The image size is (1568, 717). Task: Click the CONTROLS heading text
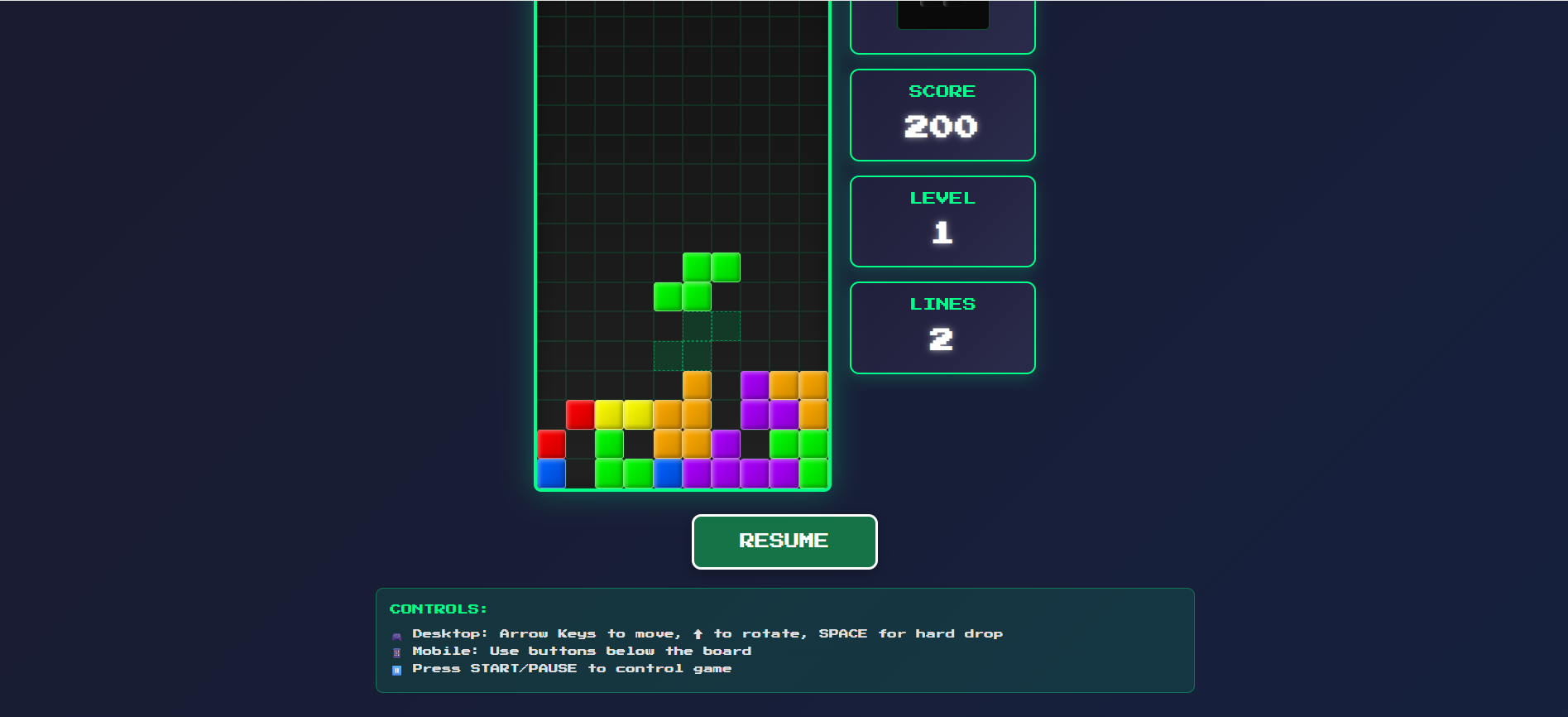coord(438,609)
